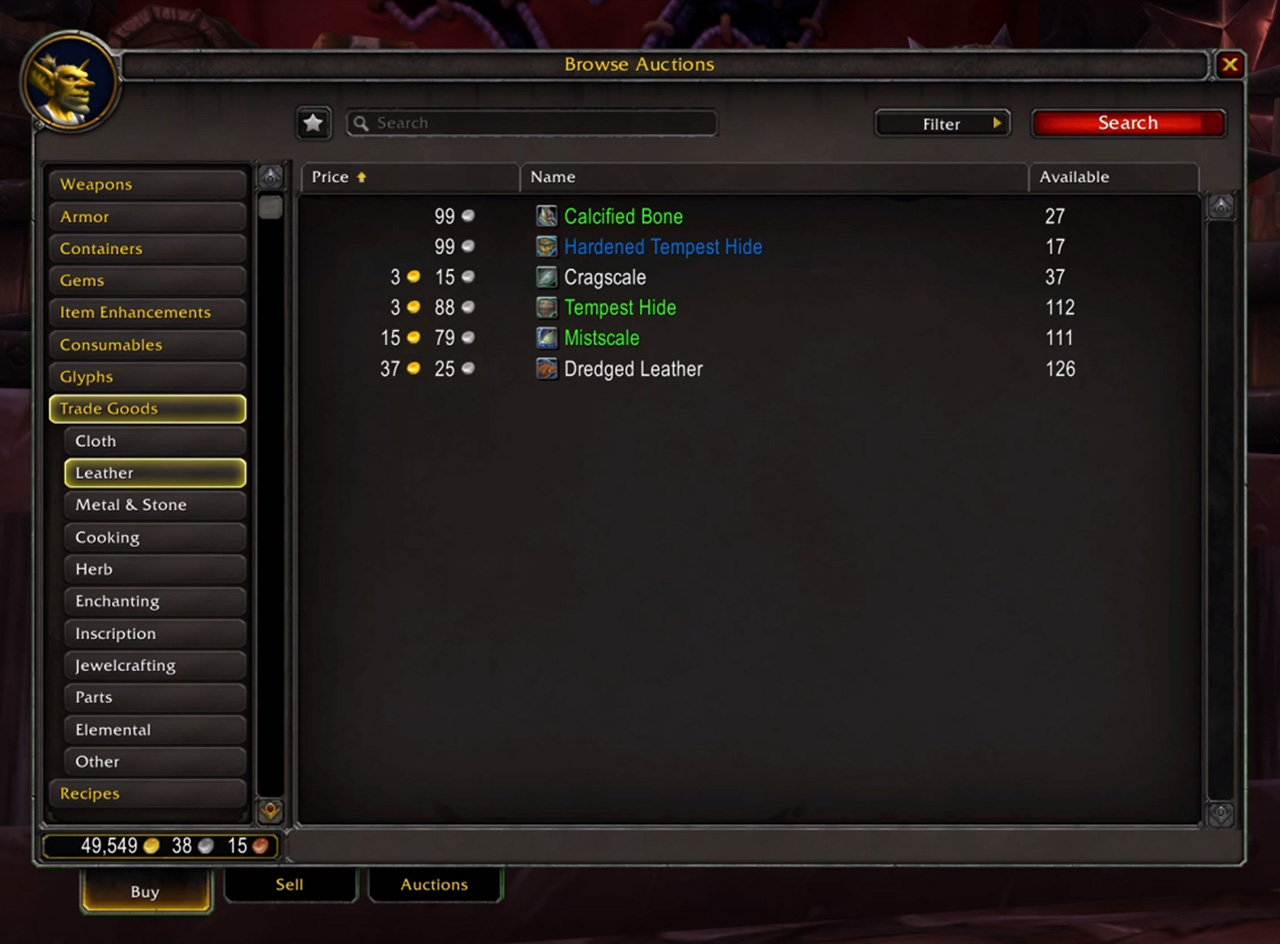1280x944 pixels.
Task: Click the Hardened Tempest Hide item icon
Action: (546, 246)
